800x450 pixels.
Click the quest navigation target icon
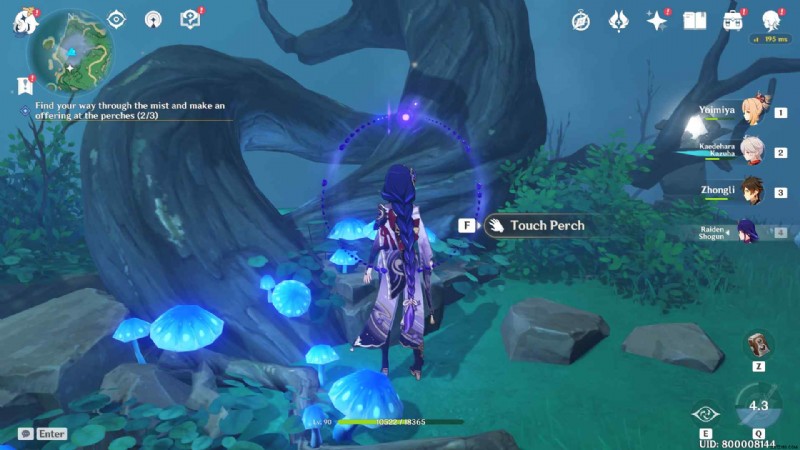coord(117,19)
